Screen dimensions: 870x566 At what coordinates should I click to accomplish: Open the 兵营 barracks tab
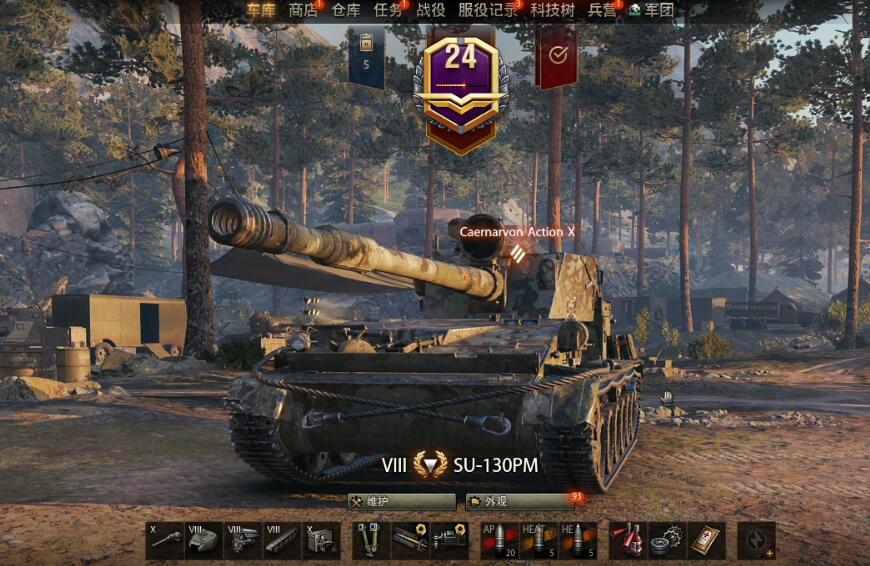(x=602, y=10)
